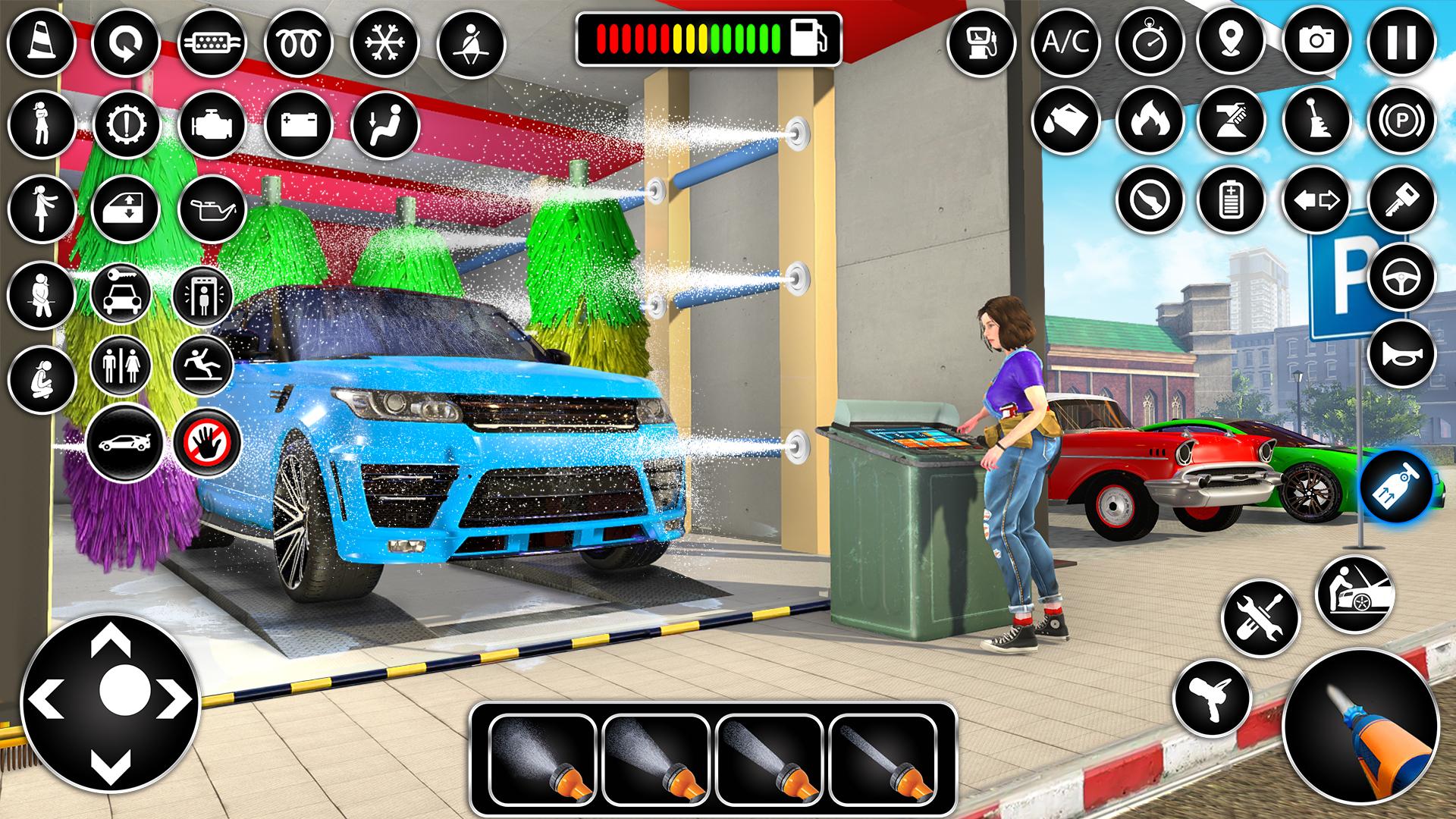
Task: Activate the parking brake button
Action: coord(1401,121)
